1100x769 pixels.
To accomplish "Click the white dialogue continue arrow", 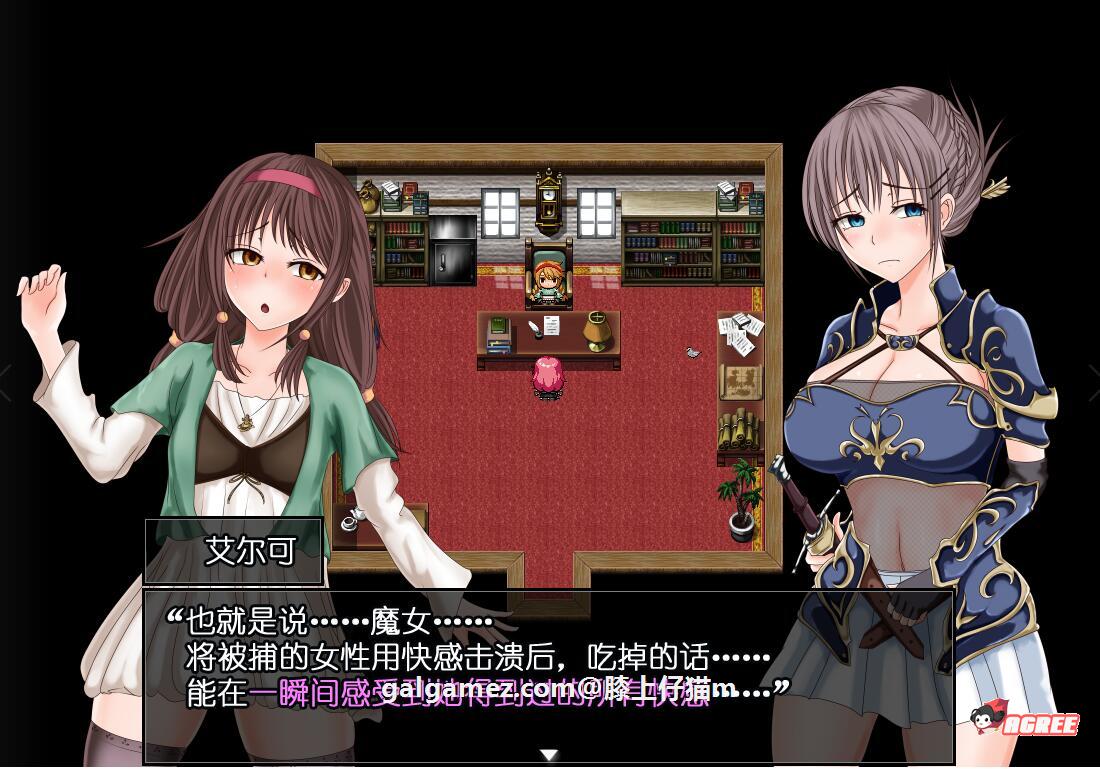I will tap(548, 754).
